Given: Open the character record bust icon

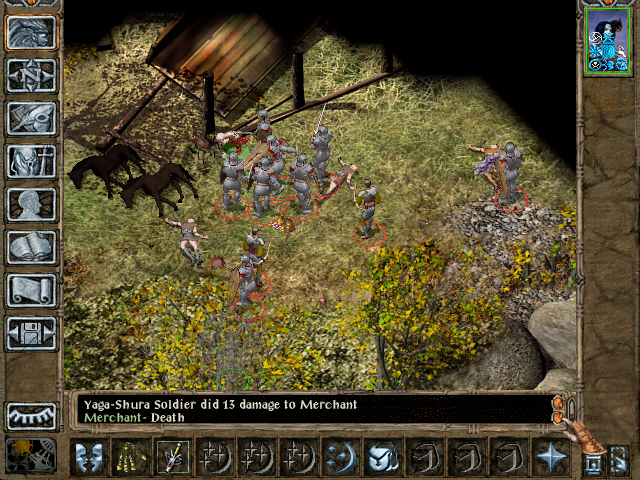Looking at the screenshot, I should pyautogui.click(x=32, y=204).
